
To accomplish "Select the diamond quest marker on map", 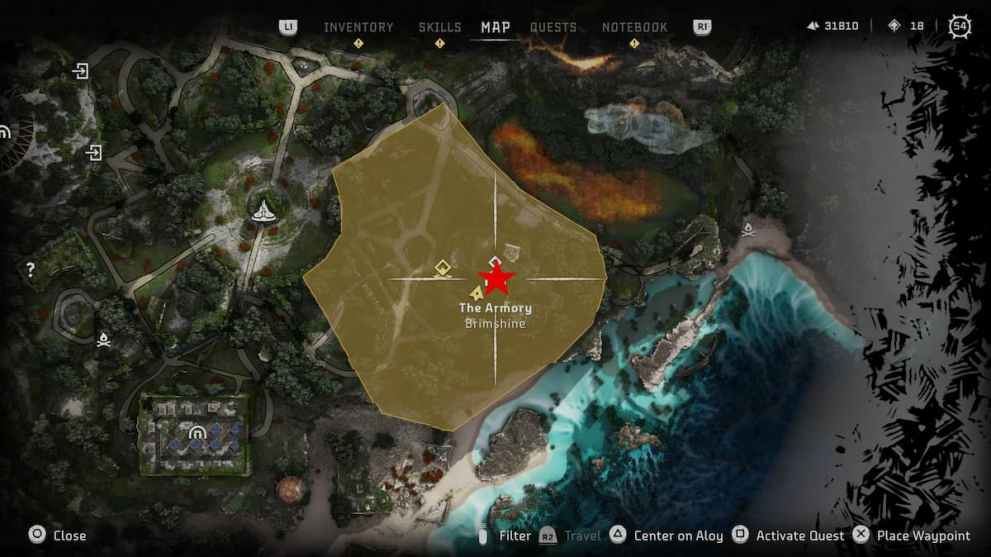I will (442, 267).
